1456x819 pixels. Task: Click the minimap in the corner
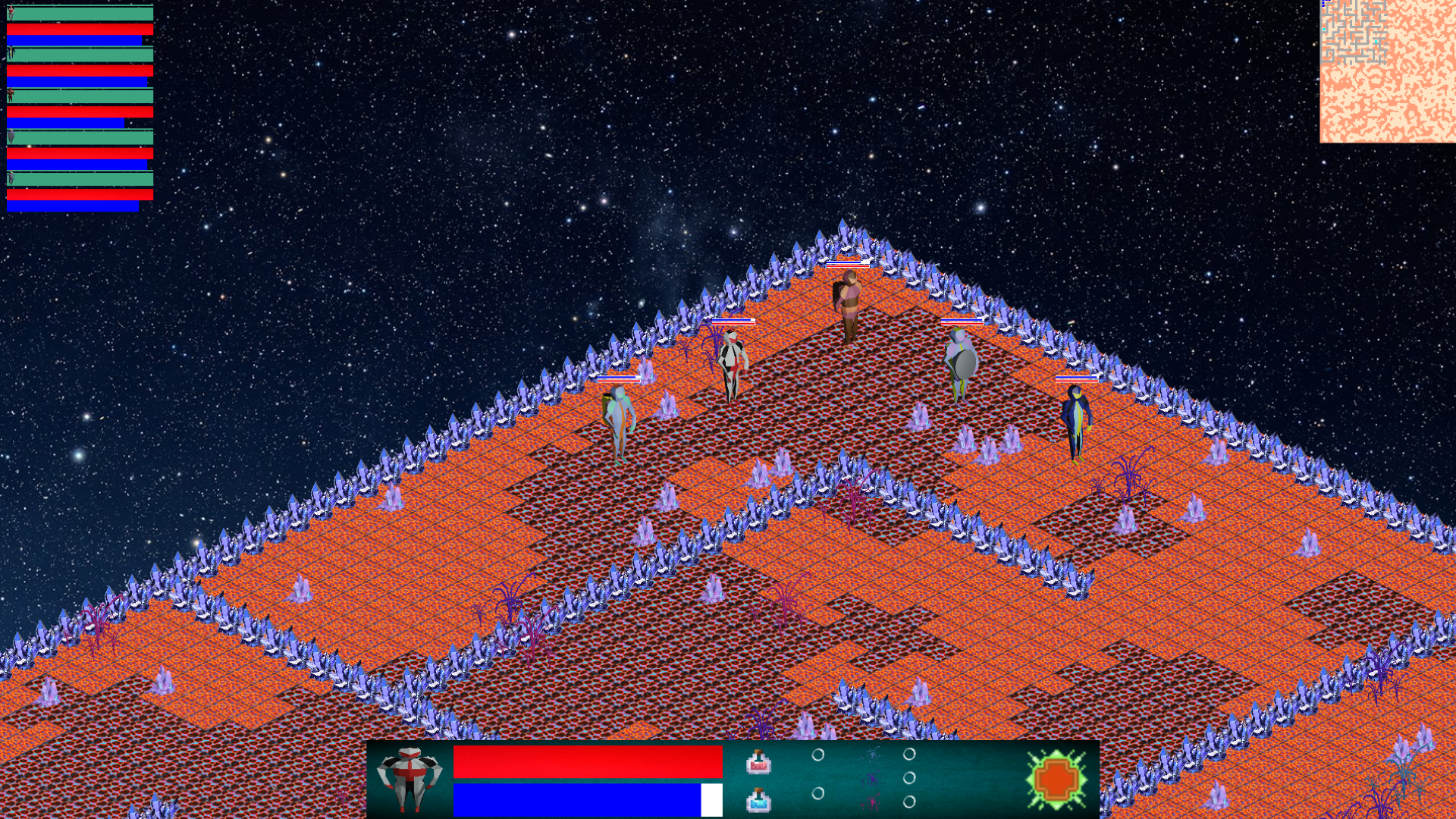(x=1387, y=71)
